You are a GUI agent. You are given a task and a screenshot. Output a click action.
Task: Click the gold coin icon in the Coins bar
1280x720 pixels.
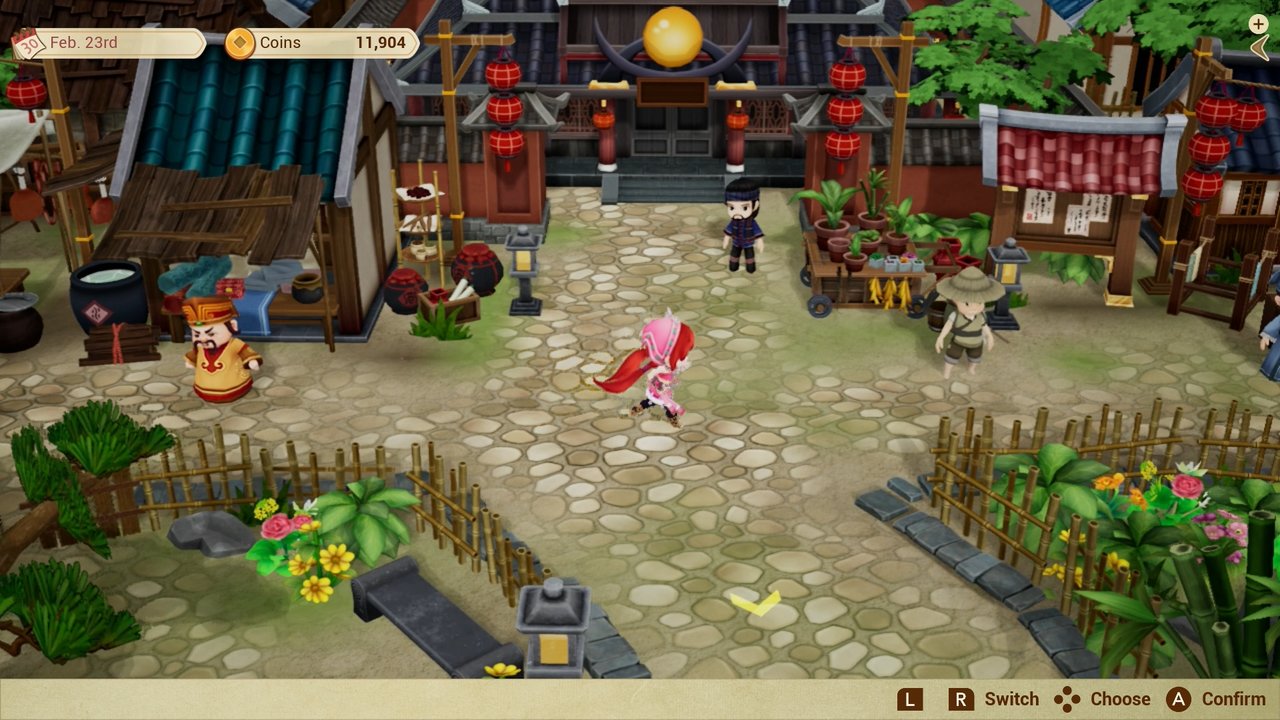[240, 43]
